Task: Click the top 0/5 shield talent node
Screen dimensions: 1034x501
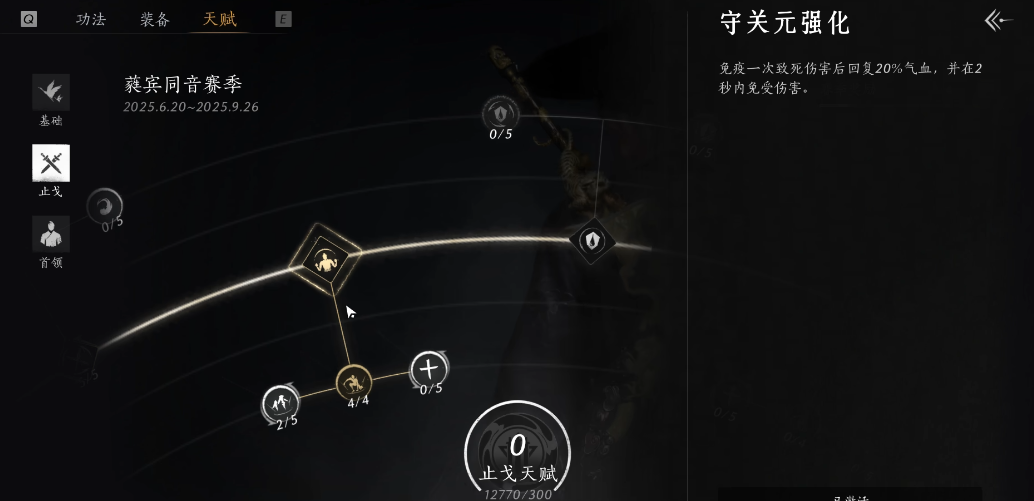Action: pyautogui.click(x=500, y=113)
